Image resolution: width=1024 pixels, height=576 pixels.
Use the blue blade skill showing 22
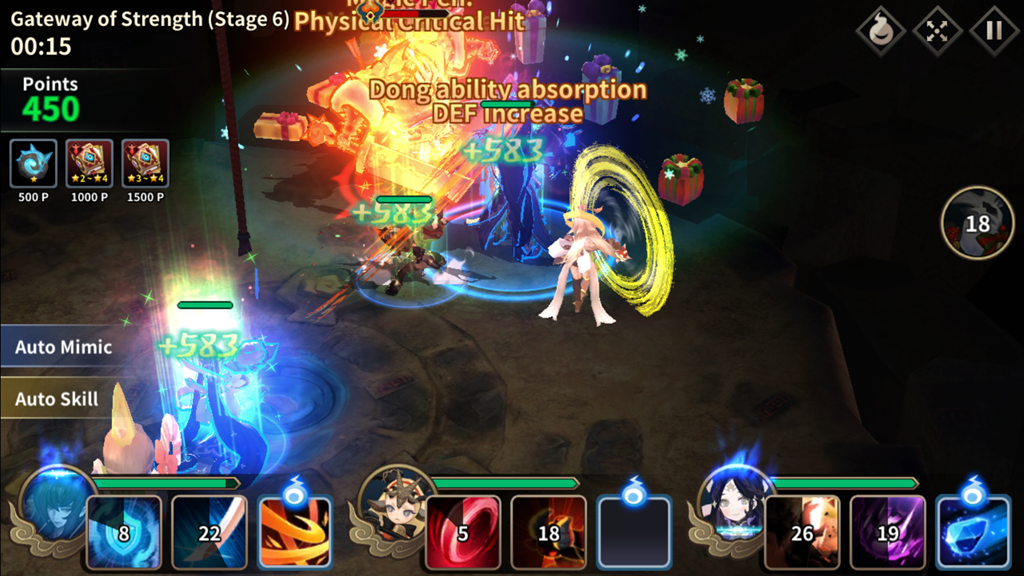[209, 532]
